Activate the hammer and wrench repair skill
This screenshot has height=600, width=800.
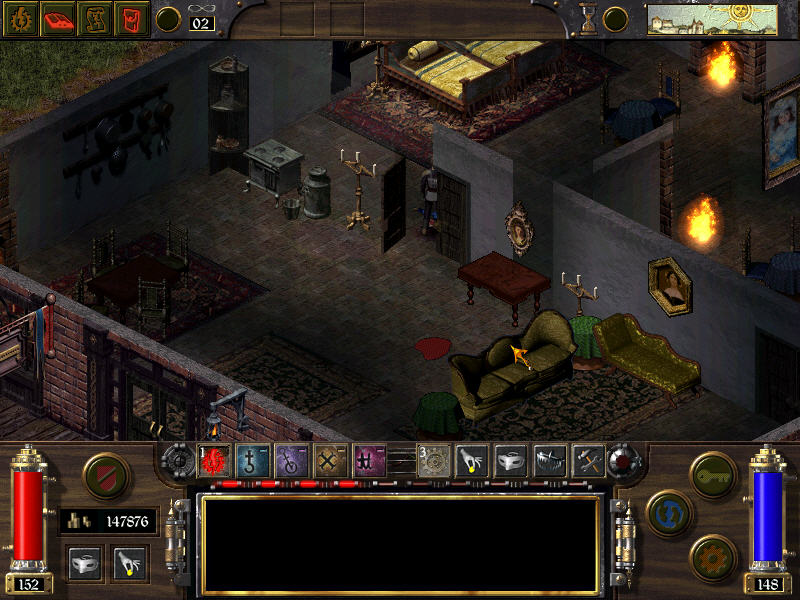click(x=588, y=461)
